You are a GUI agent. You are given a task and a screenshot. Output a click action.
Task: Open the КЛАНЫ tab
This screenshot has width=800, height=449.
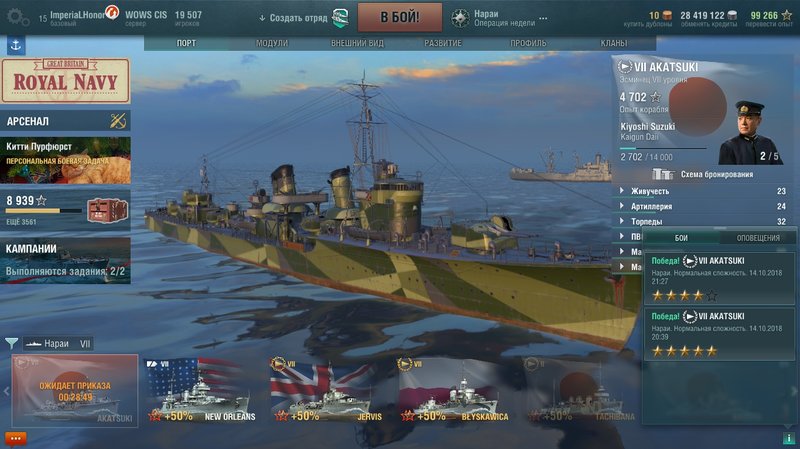pyautogui.click(x=614, y=43)
